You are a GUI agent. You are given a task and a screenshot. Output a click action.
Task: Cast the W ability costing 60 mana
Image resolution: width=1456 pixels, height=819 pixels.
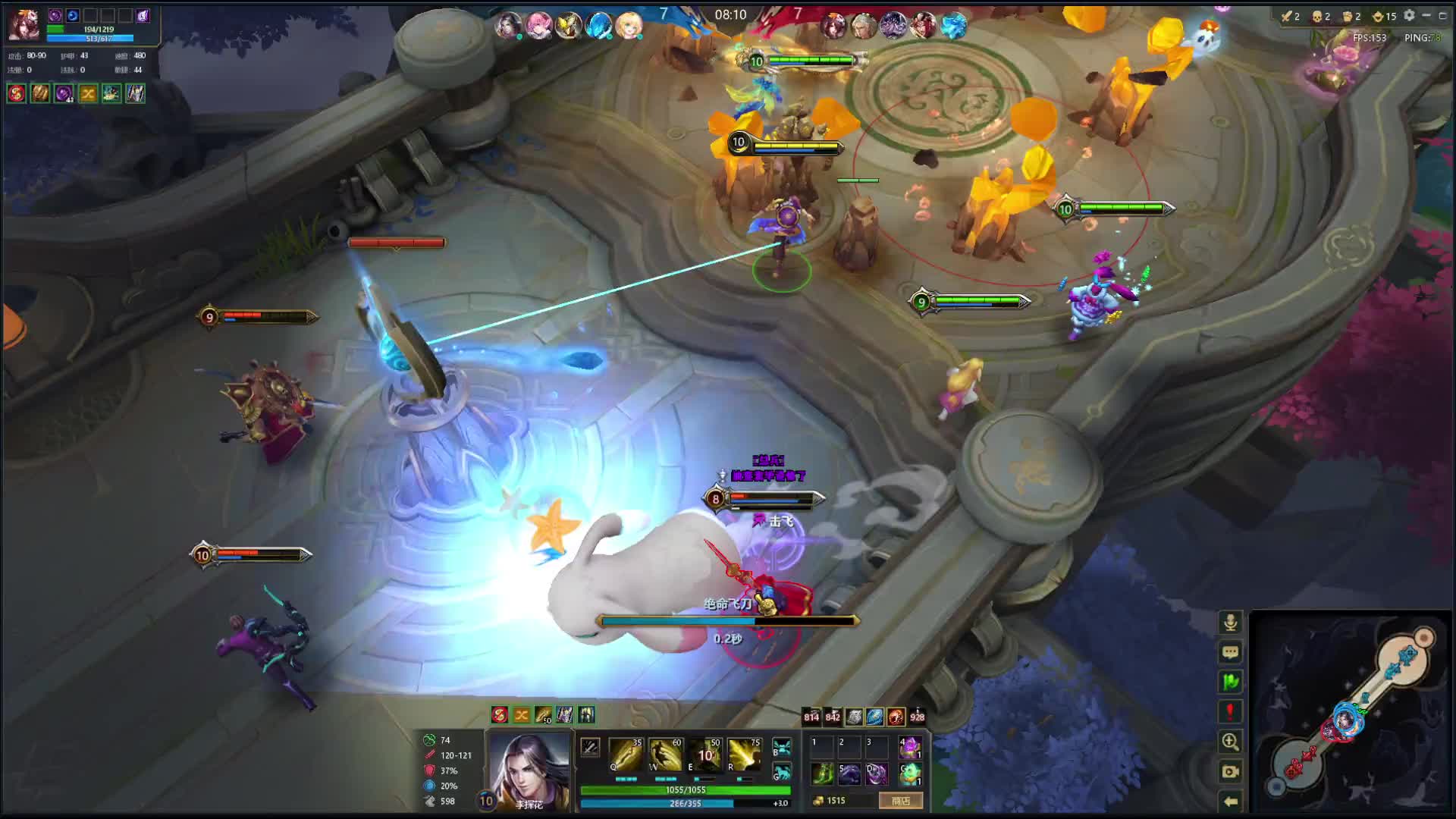click(665, 755)
